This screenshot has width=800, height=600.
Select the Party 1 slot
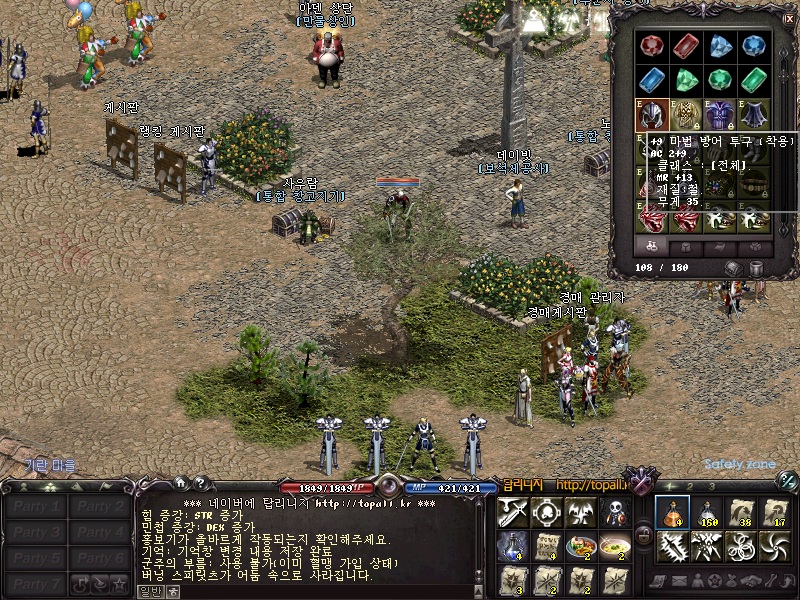point(35,506)
